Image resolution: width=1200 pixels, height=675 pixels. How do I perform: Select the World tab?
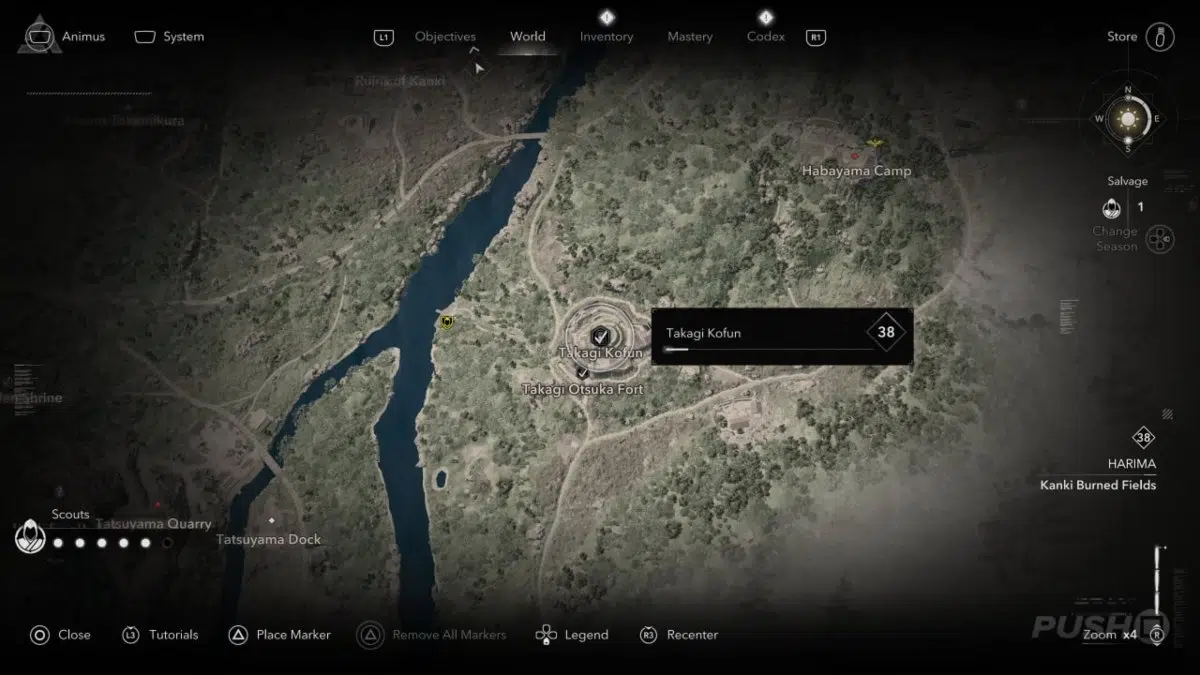527,37
